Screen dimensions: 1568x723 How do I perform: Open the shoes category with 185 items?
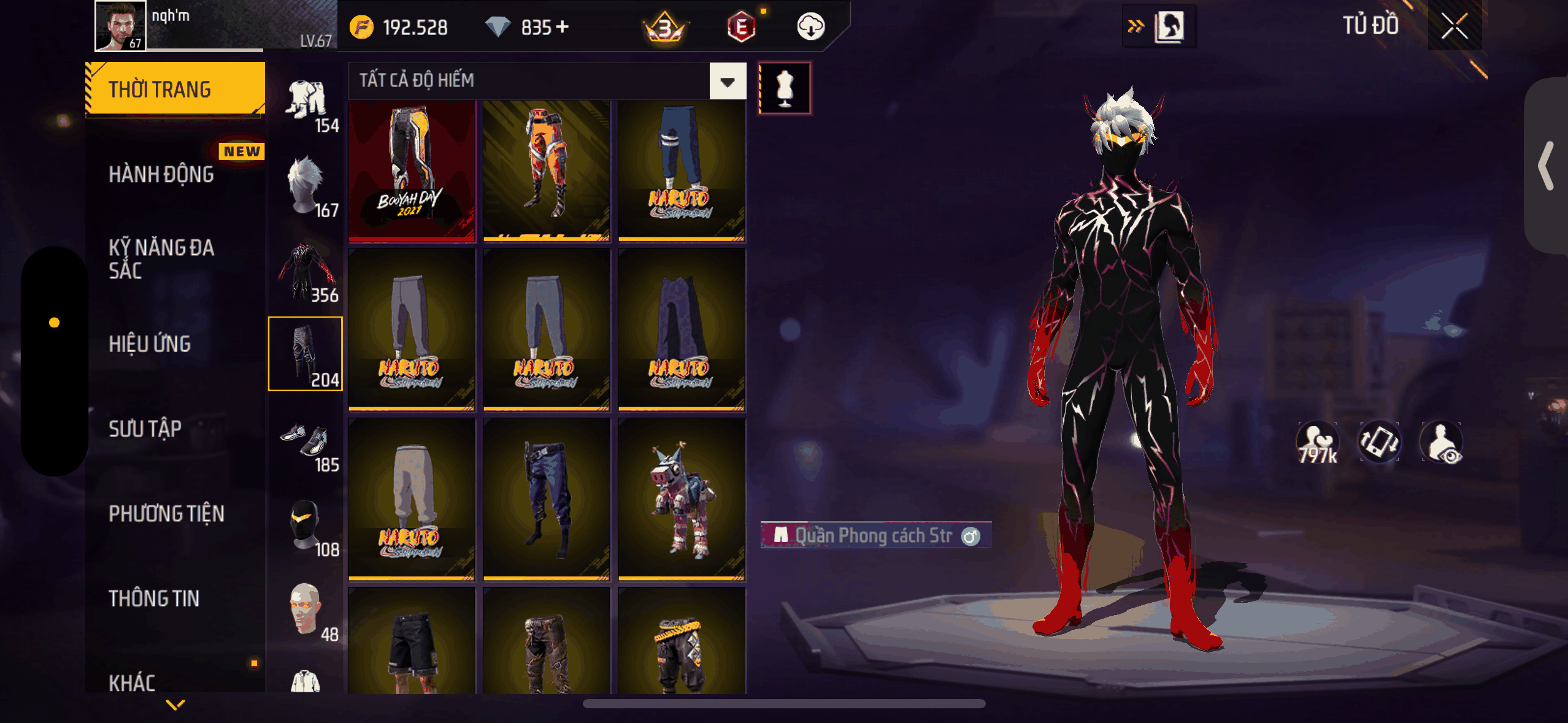[306, 443]
